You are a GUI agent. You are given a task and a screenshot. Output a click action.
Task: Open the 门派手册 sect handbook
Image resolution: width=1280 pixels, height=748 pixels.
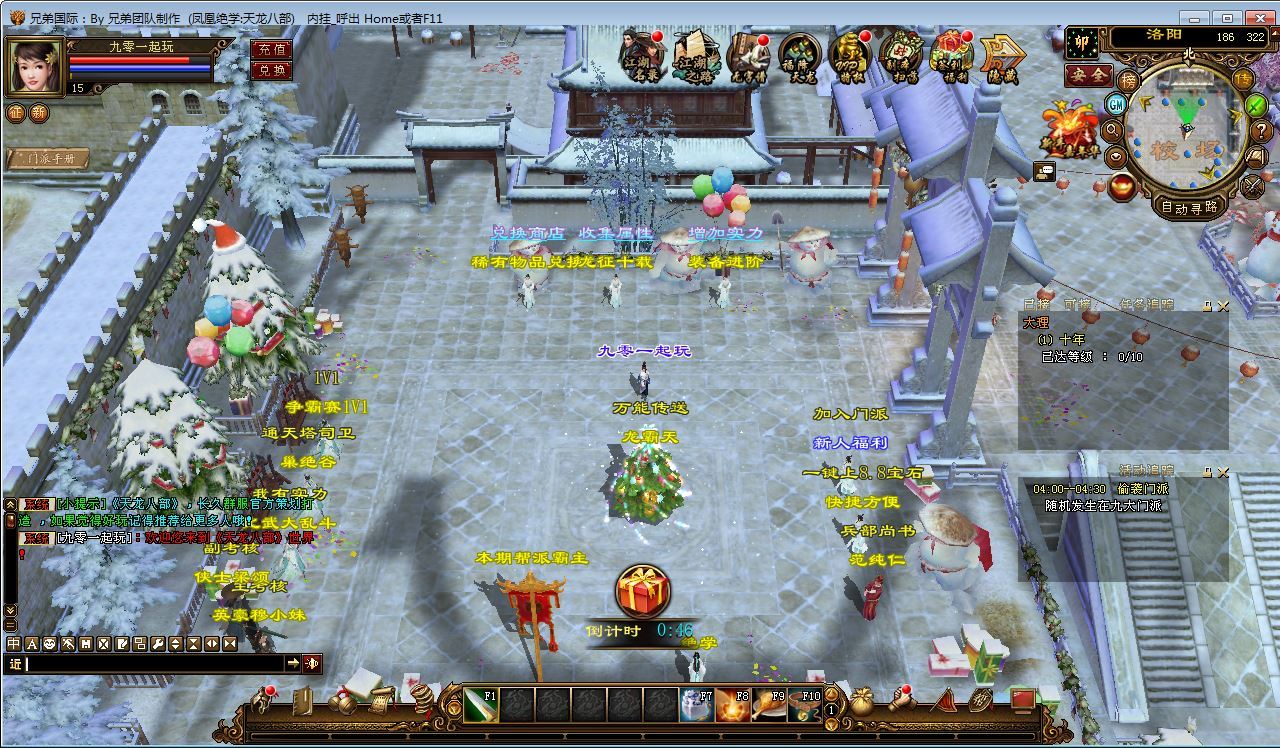tap(48, 158)
